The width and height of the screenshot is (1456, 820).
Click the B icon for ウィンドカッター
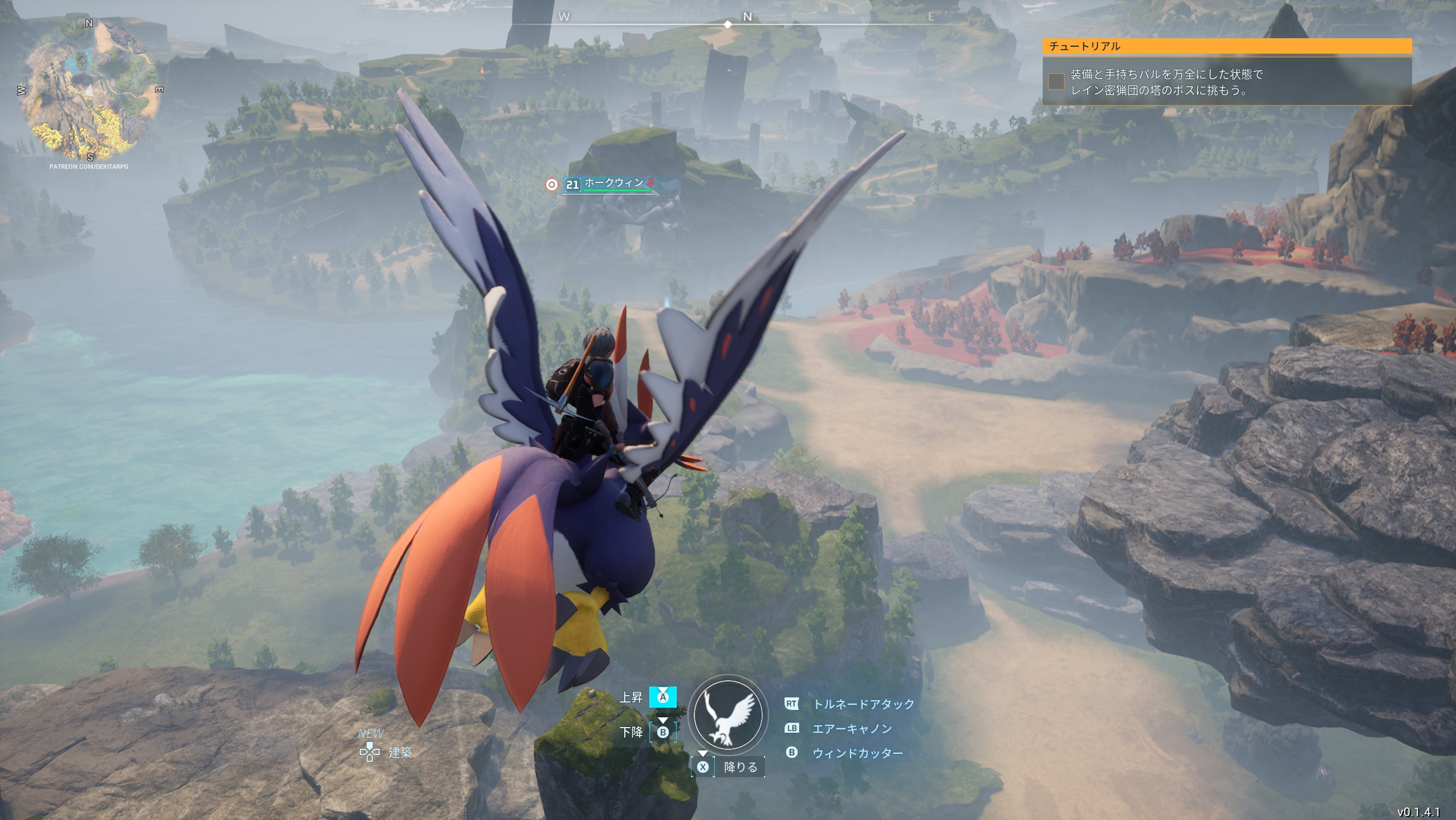(x=791, y=753)
